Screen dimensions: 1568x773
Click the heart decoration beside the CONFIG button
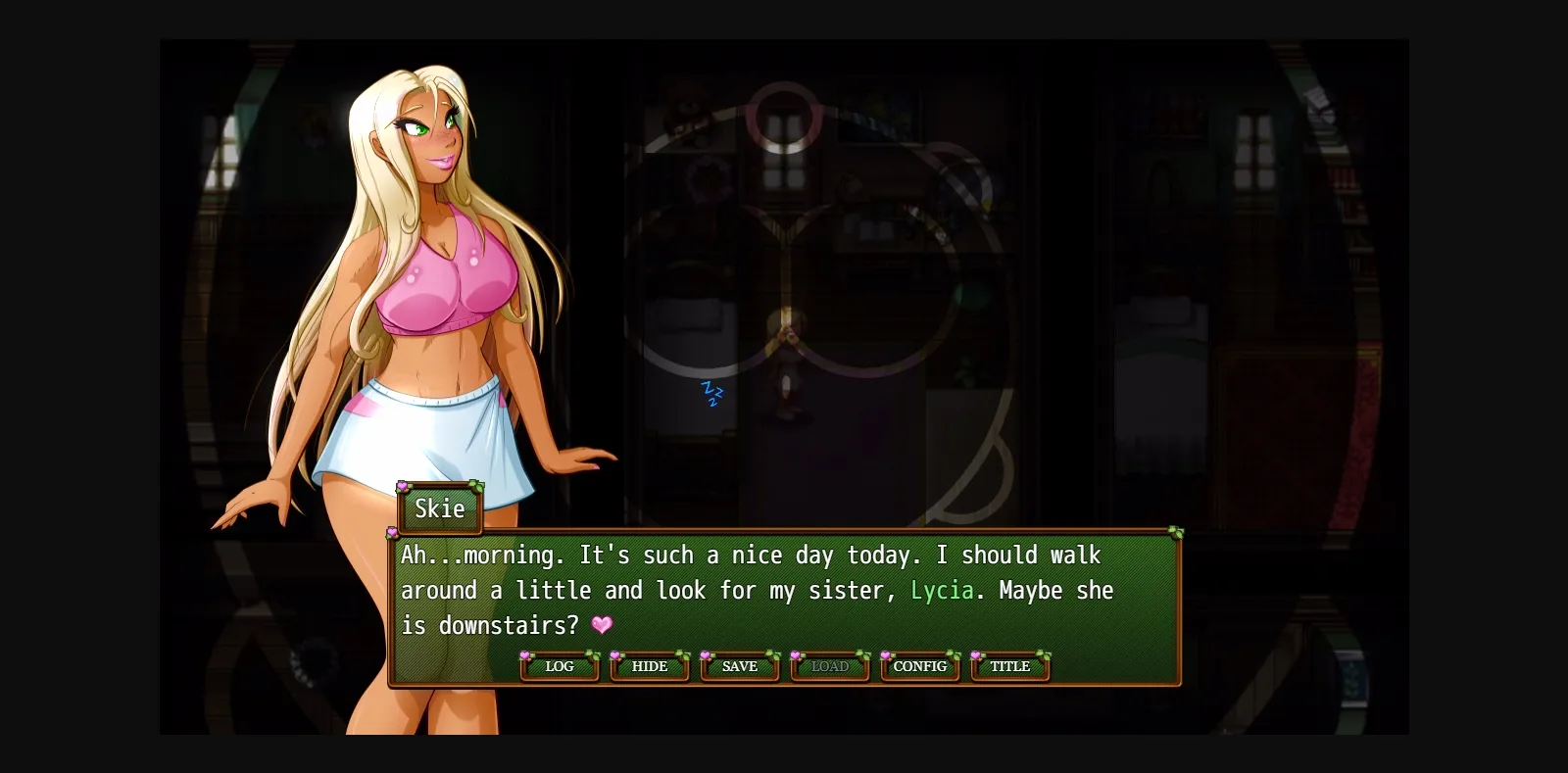[884, 656]
